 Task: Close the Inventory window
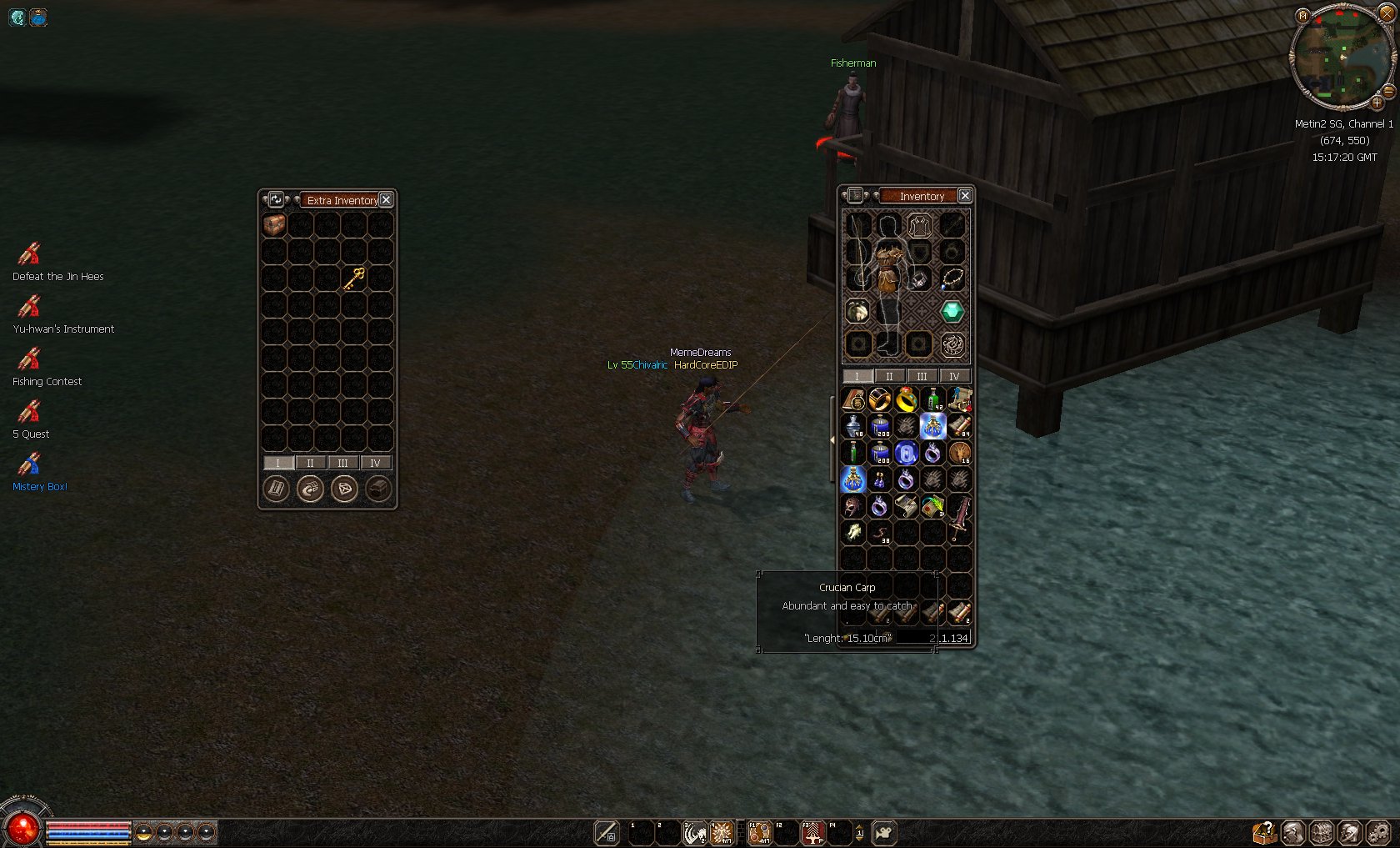point(964,196)
